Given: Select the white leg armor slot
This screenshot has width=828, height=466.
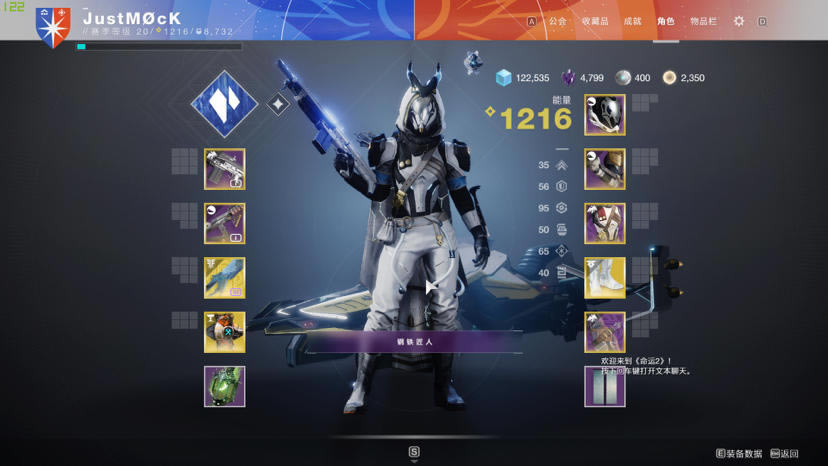Looking at the screenshot, I should tap(605, 278).
